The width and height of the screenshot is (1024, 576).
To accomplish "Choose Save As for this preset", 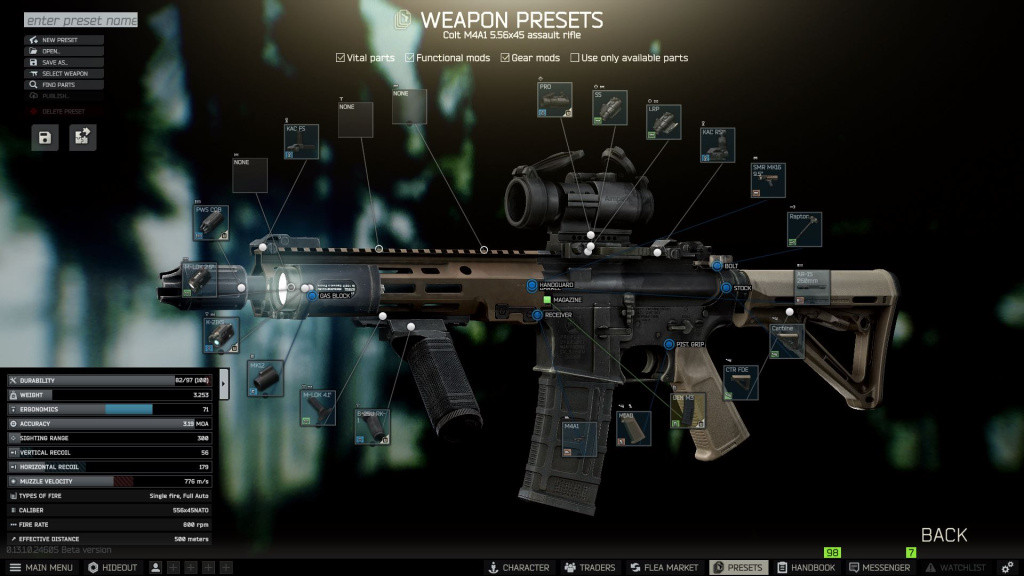I will click(x=64, y=62).
